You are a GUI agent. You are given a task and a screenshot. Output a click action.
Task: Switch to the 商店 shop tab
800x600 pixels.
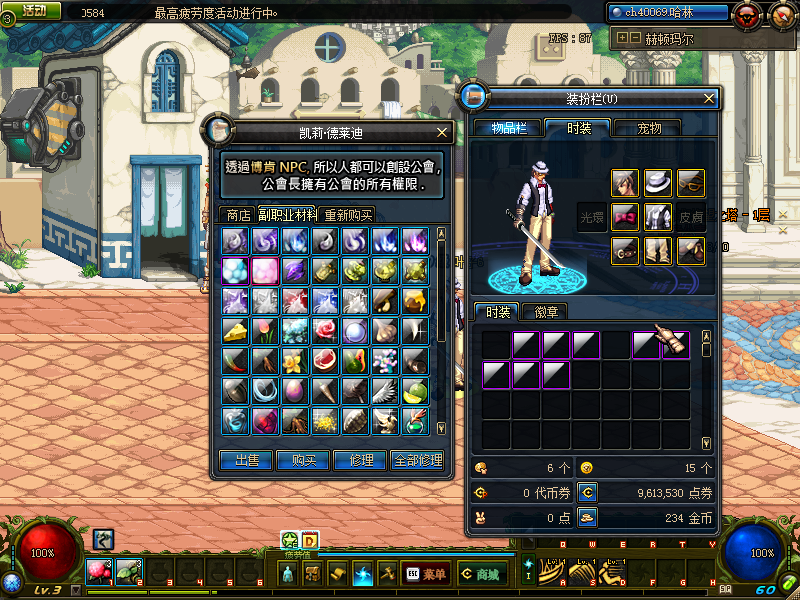pos(238,214)
